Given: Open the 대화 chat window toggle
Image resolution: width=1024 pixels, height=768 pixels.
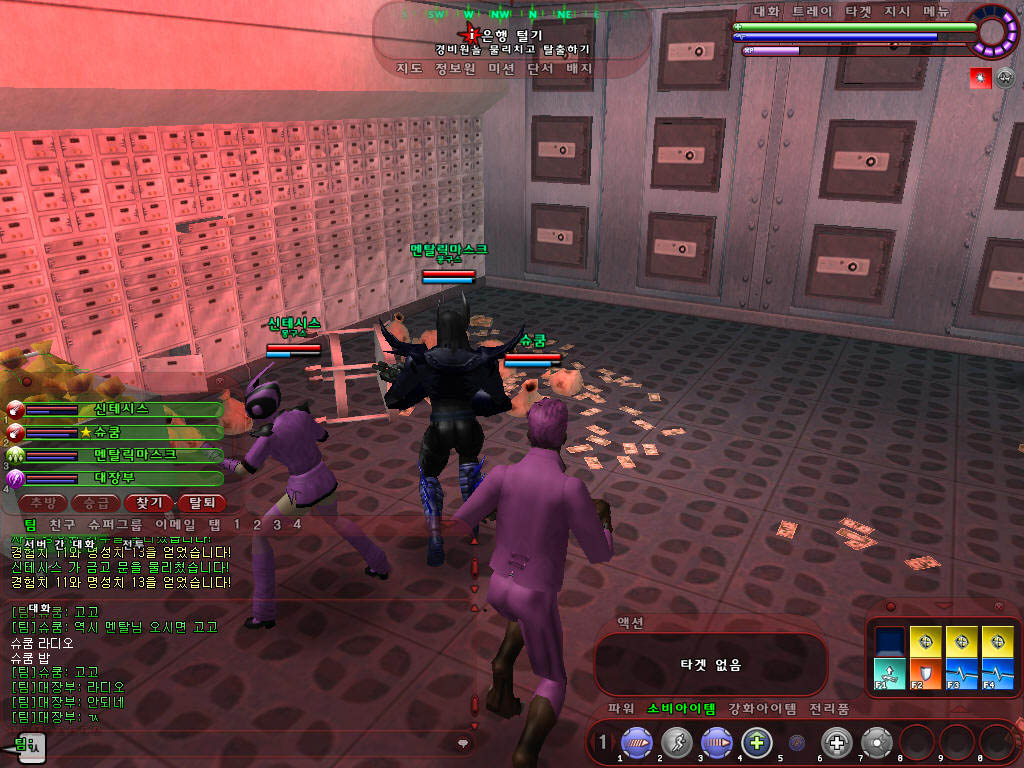Looking at the screenshot, I should click(766, 12).
